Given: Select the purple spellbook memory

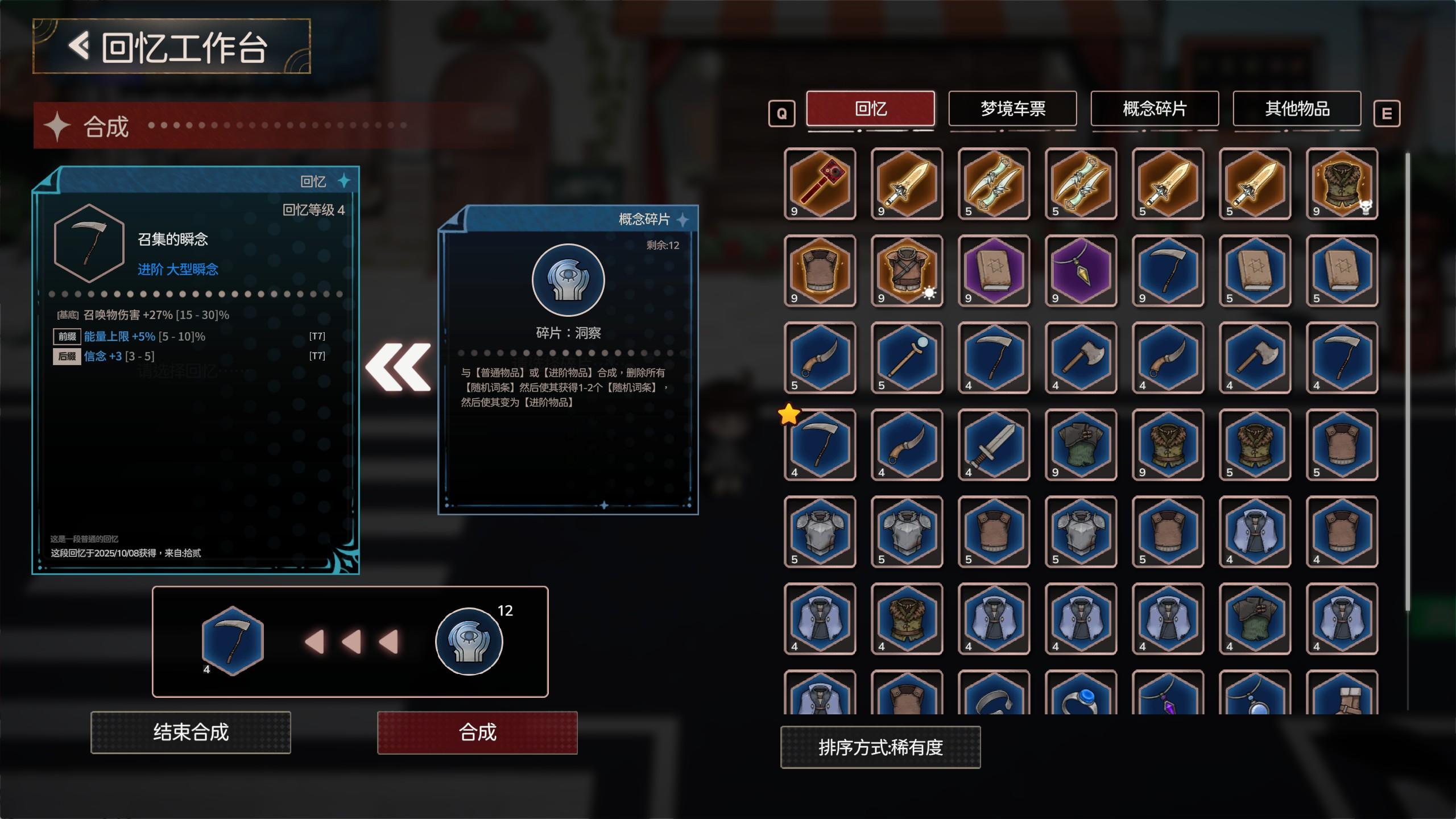Looking at the screenshot, I should coord(994,272).
